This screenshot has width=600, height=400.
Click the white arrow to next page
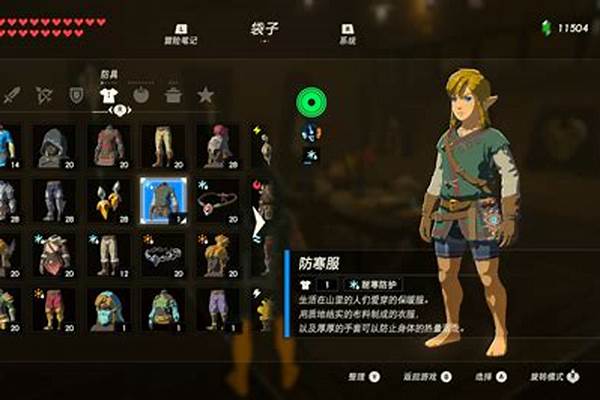257,222
